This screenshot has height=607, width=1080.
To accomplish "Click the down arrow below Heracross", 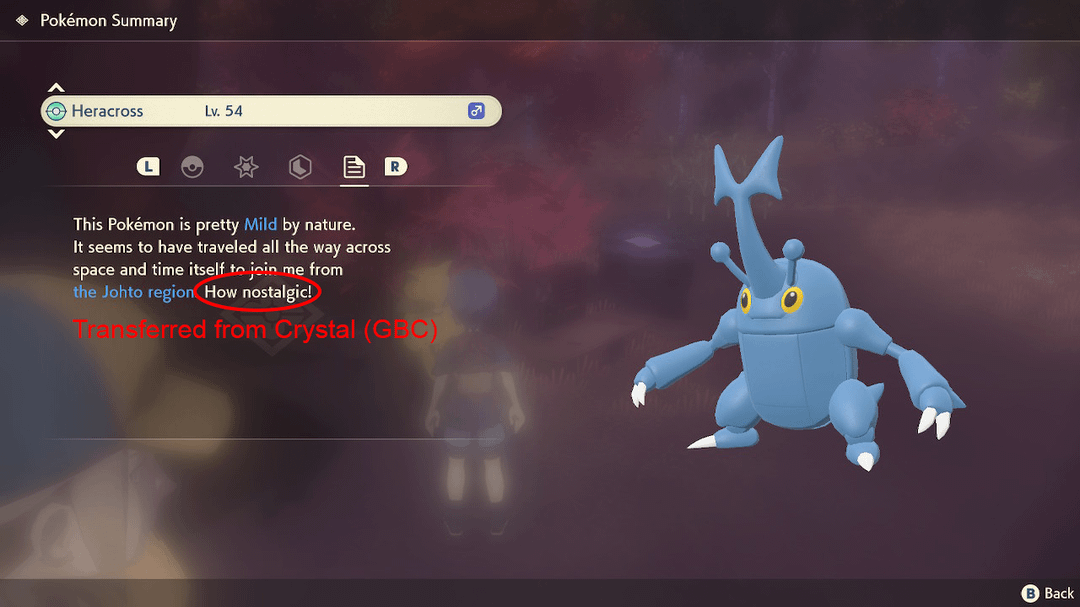I will (x=57, y=134).
